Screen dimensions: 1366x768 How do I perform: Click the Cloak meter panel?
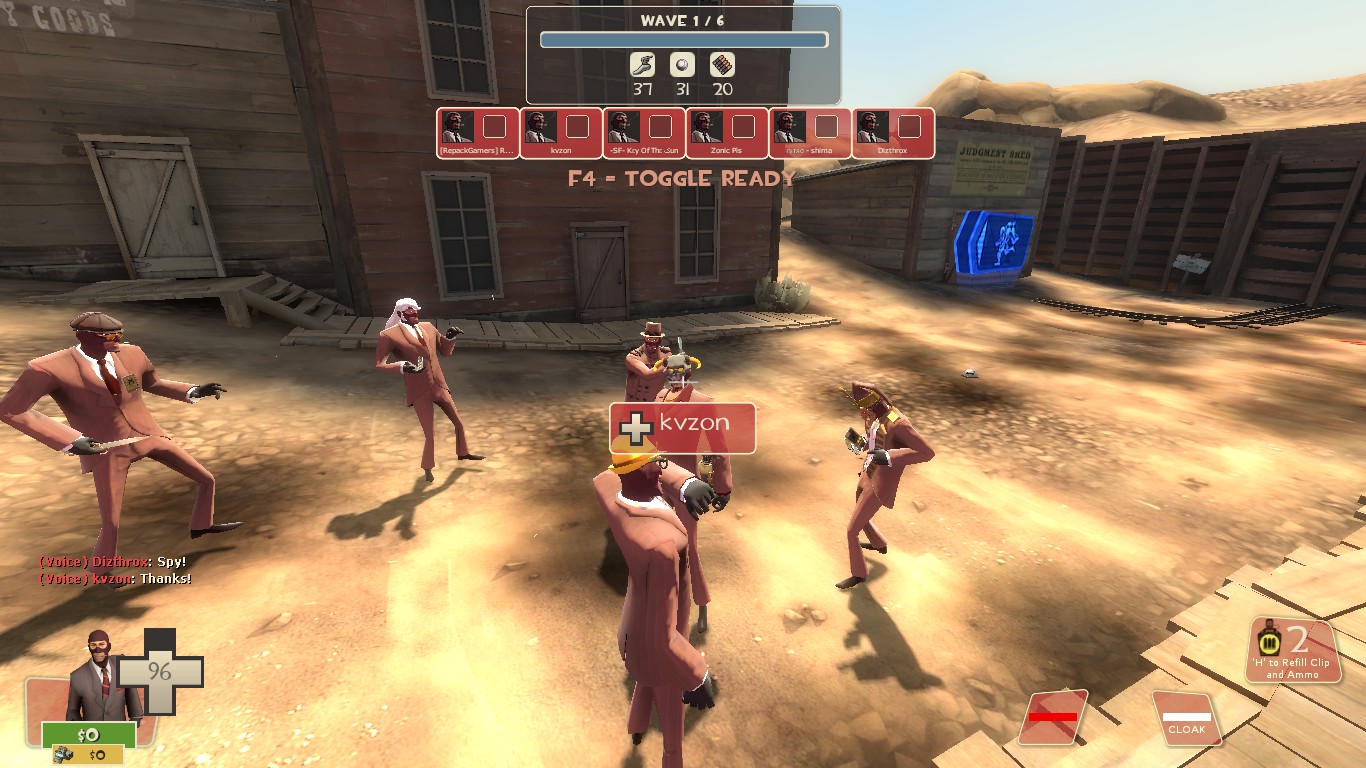coord(1187,717)
